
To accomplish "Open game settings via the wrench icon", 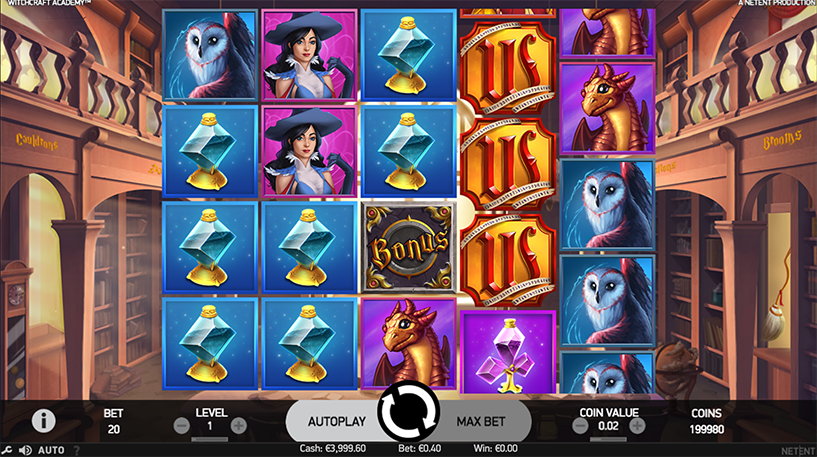I will [x=7, y=450].
